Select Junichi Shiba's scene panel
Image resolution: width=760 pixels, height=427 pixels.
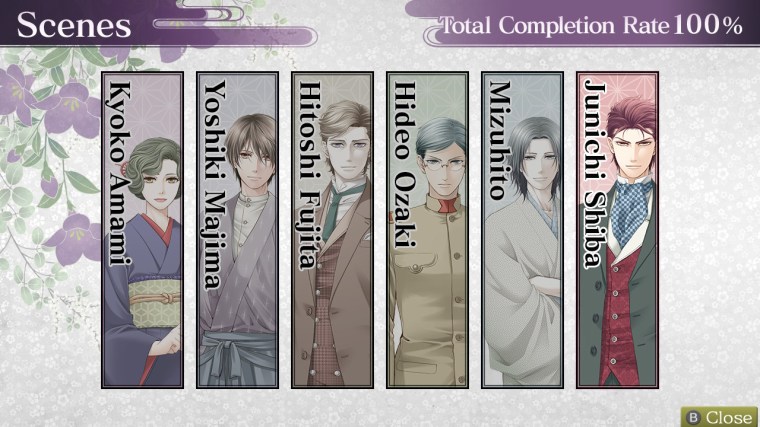coord(617,230)
